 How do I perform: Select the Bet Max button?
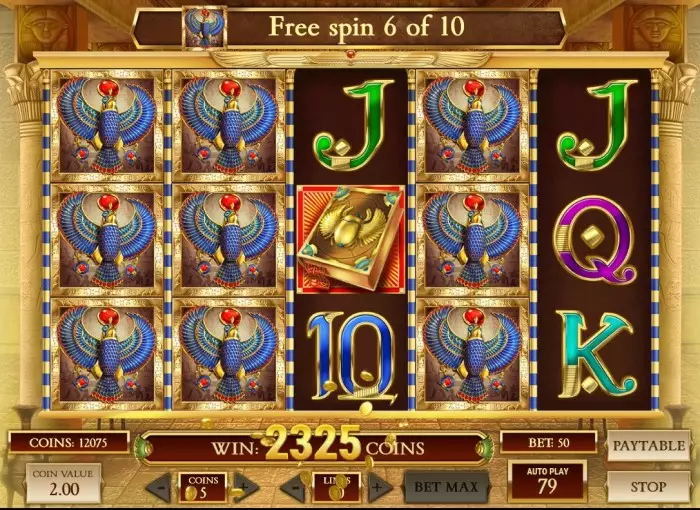pos(446,487)
